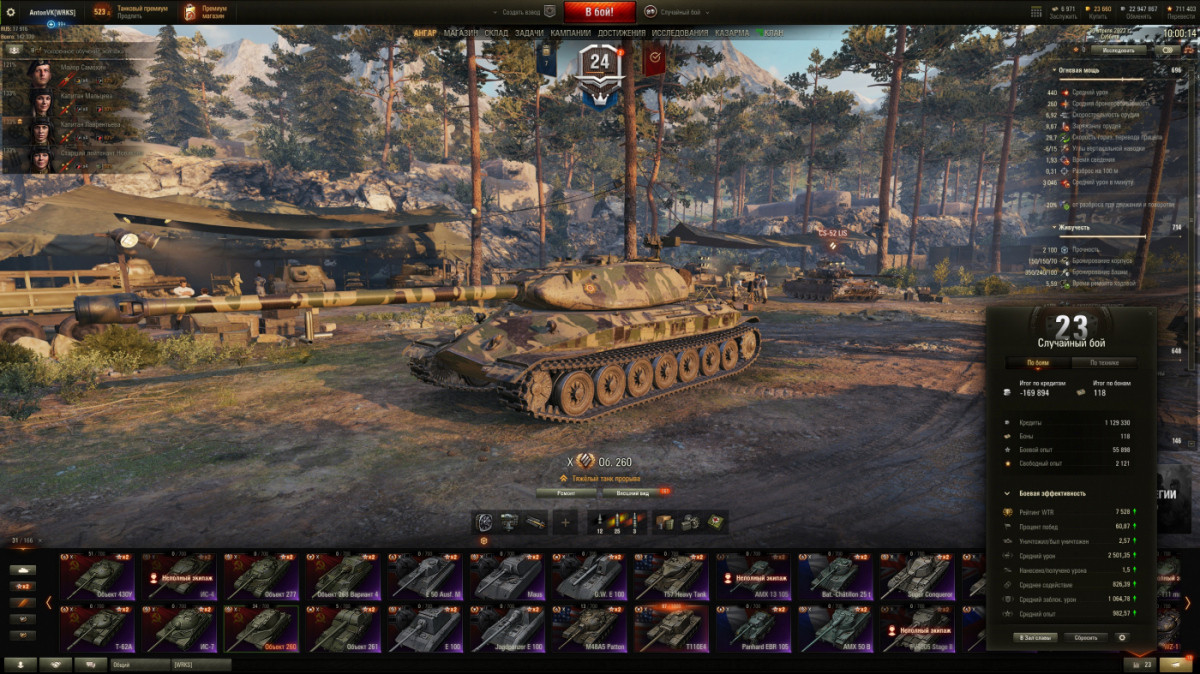
Task: Click the «Сбросить» button in session stats
Action: click(x=1085, y=637)
